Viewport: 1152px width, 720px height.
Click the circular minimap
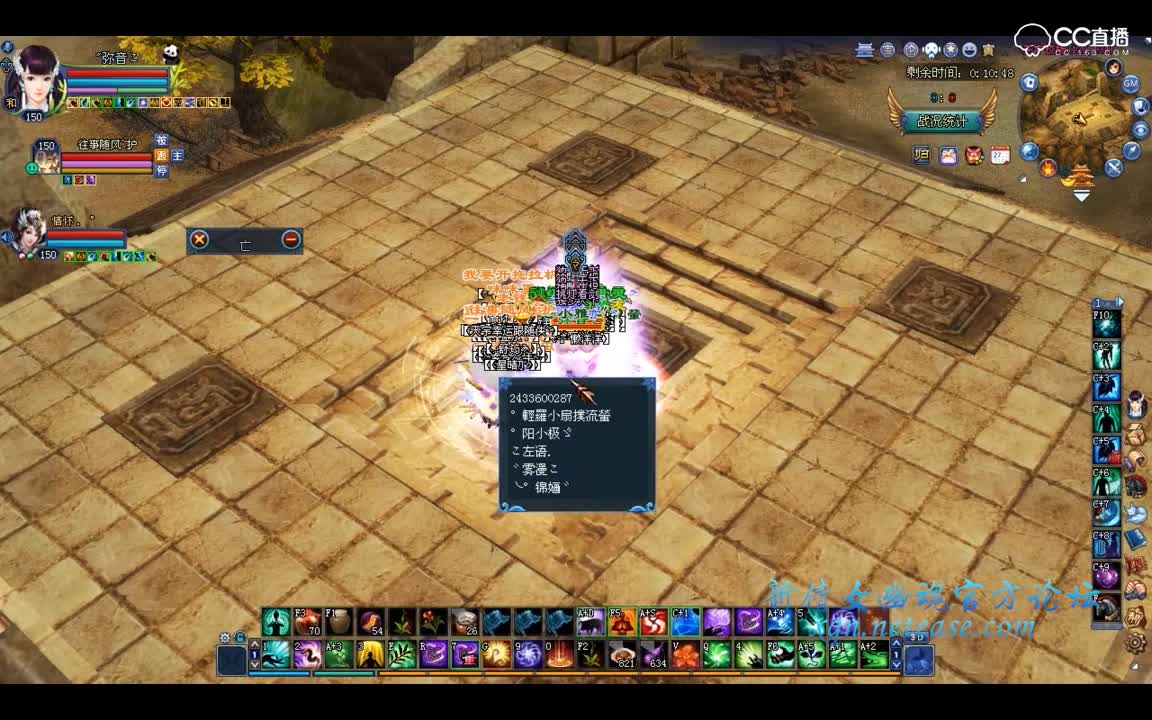tap(1076, 113)
